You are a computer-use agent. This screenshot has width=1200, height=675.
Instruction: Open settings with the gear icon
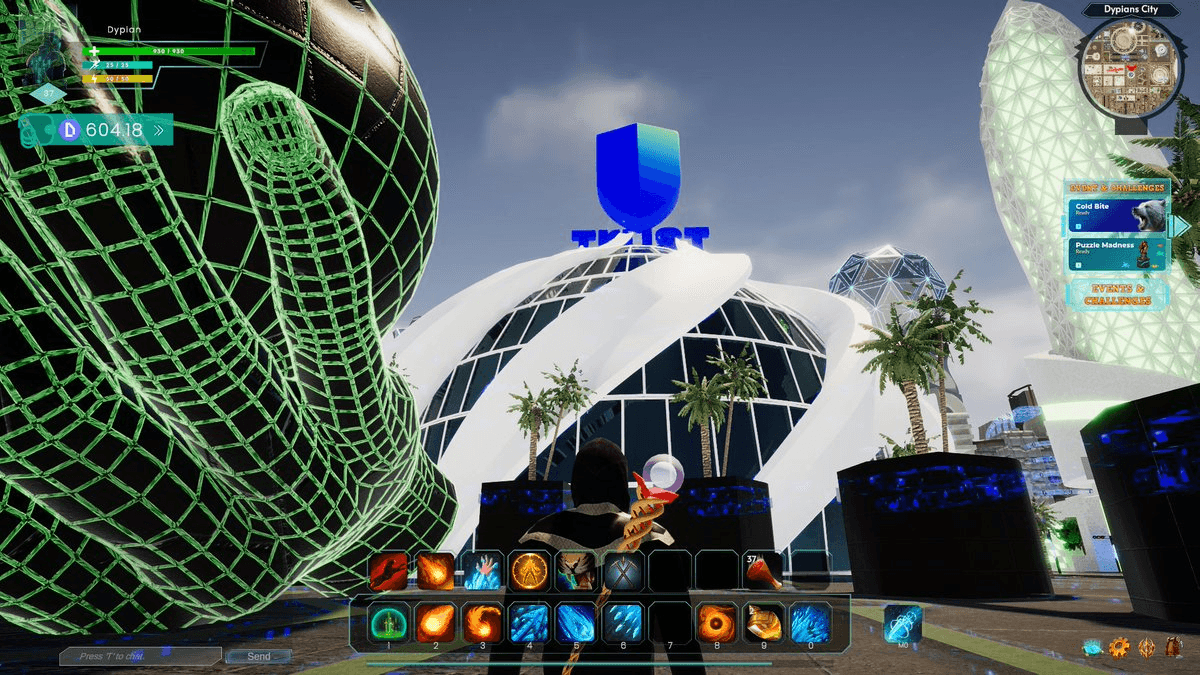click(1119, 648)
